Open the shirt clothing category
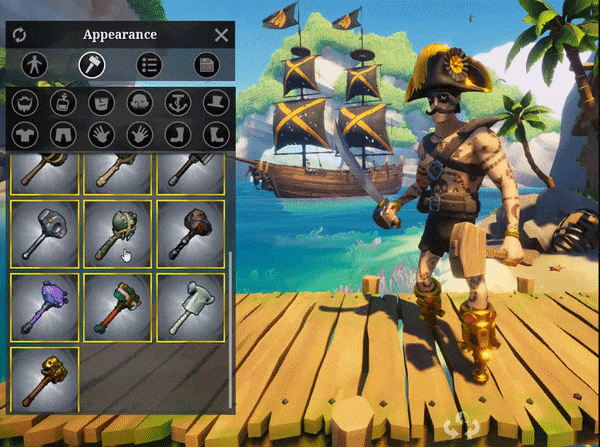Screen dimensions: 600x447 click(x=24, y=134)
